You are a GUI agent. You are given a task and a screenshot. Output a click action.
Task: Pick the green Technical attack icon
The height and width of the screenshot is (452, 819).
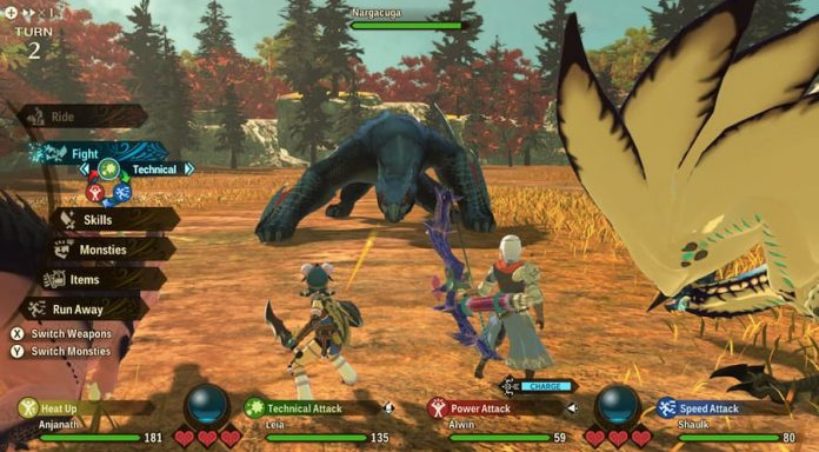click(109, 170)
